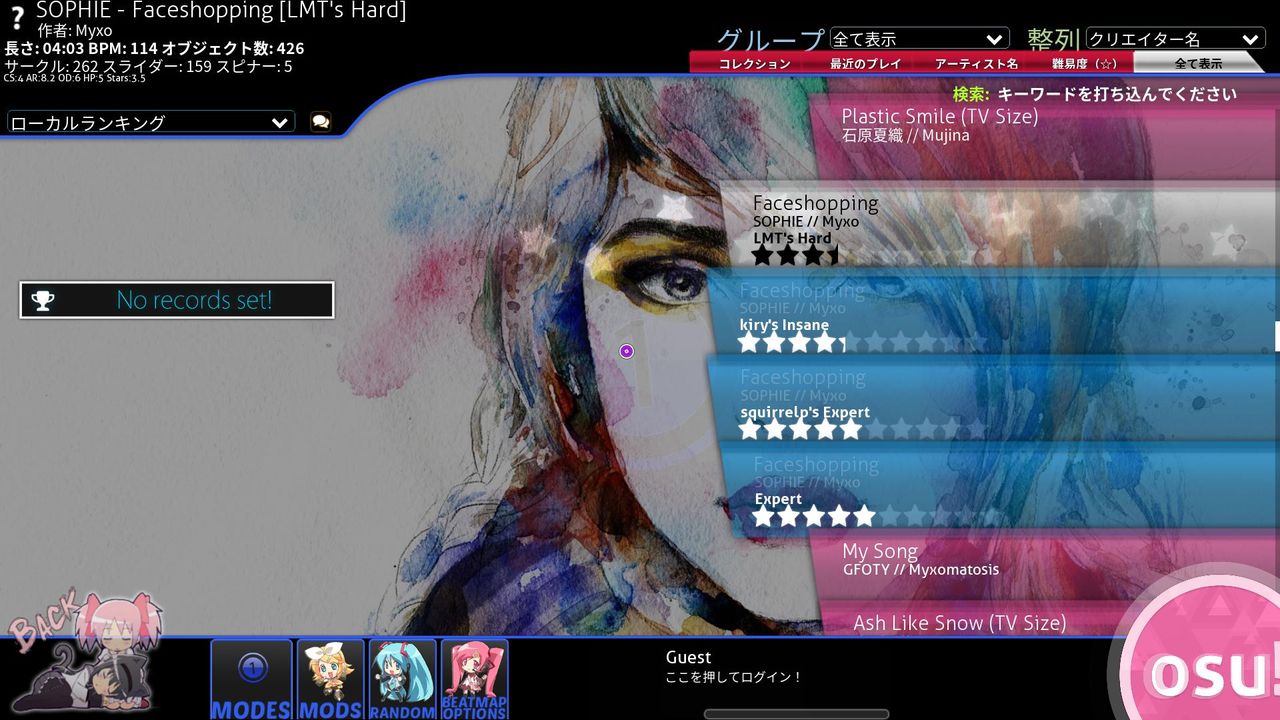Open the chat bubble next to ranking selector

tap(318, 120)
